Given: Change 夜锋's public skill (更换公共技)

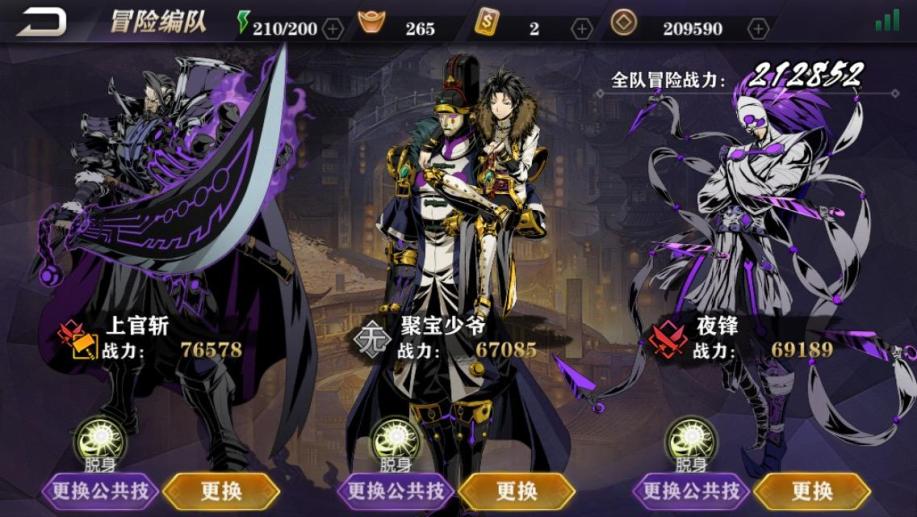Looking at the screenshot, I should pos(691,491).
